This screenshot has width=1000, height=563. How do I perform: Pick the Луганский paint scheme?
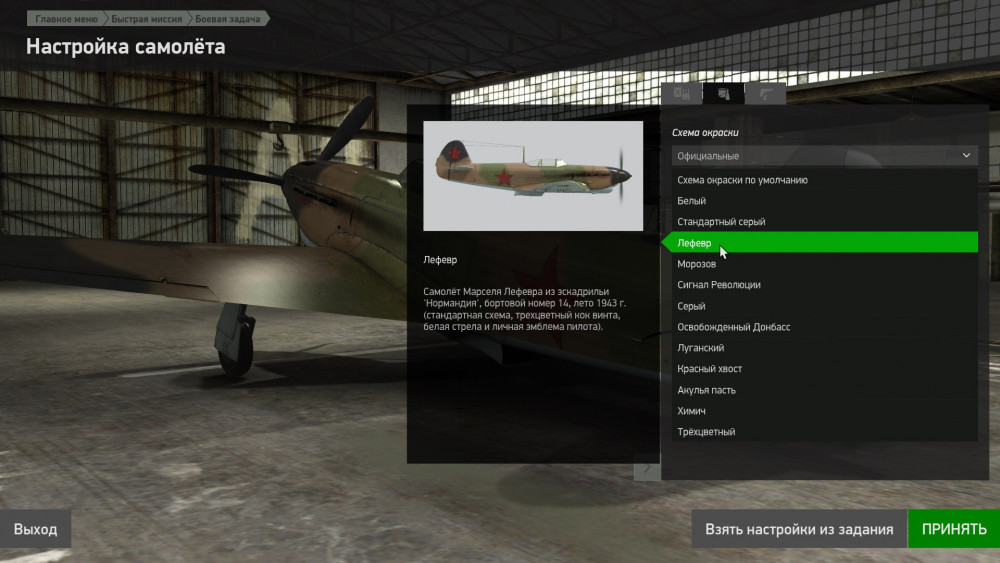[701, 348]
